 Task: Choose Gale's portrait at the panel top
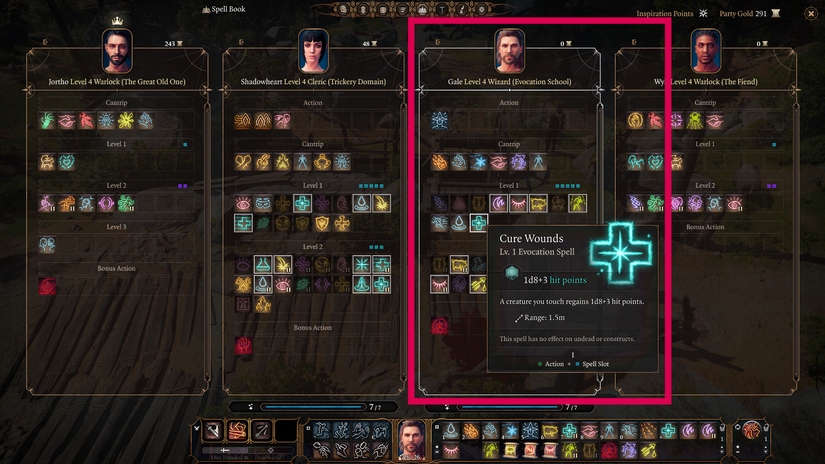[510, 49]
